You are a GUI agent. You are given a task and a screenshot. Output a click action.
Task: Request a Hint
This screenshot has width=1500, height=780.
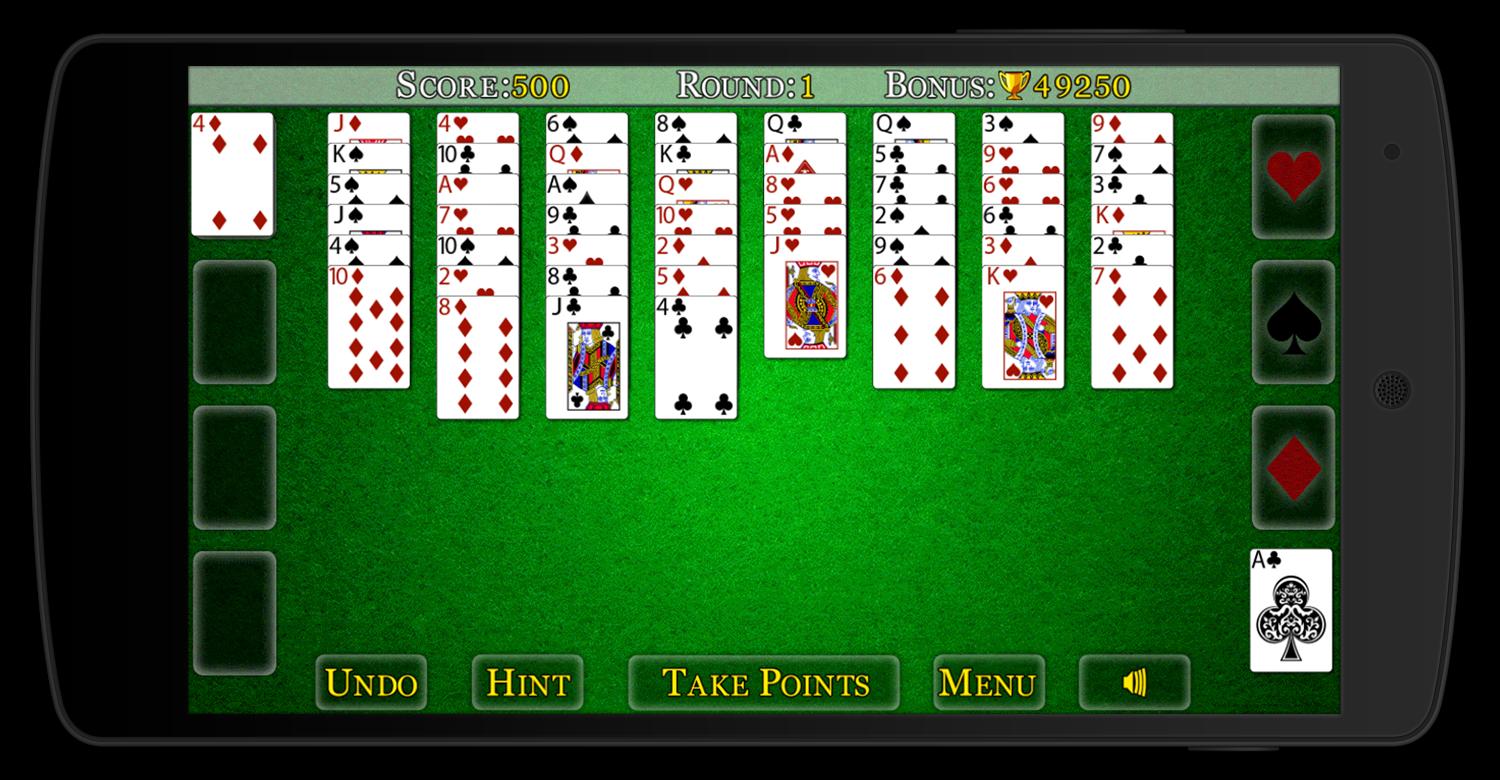click(527, 683)
